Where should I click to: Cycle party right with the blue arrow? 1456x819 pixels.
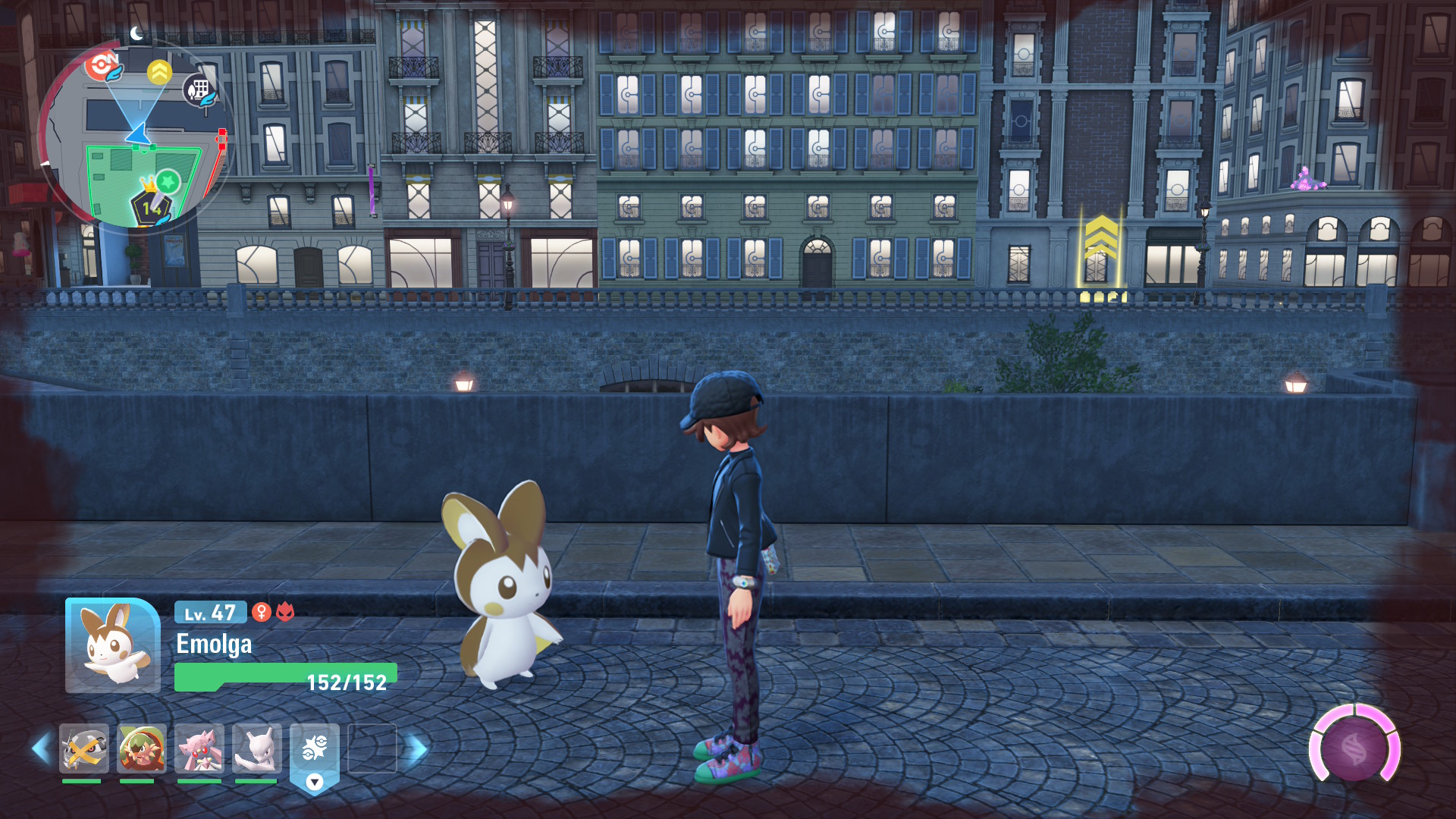[x=416, y=748]
